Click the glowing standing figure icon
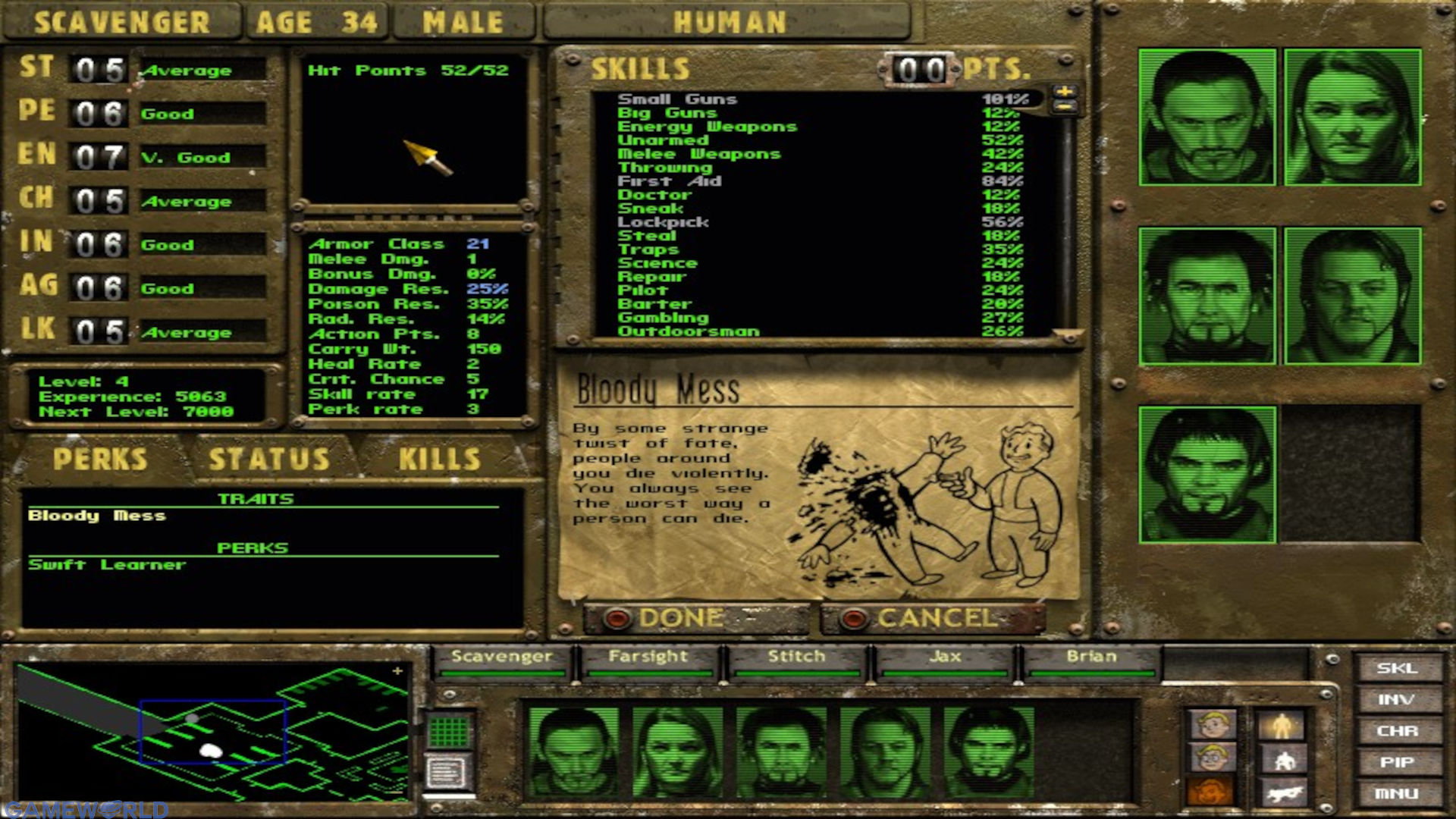 (1282, 726)
